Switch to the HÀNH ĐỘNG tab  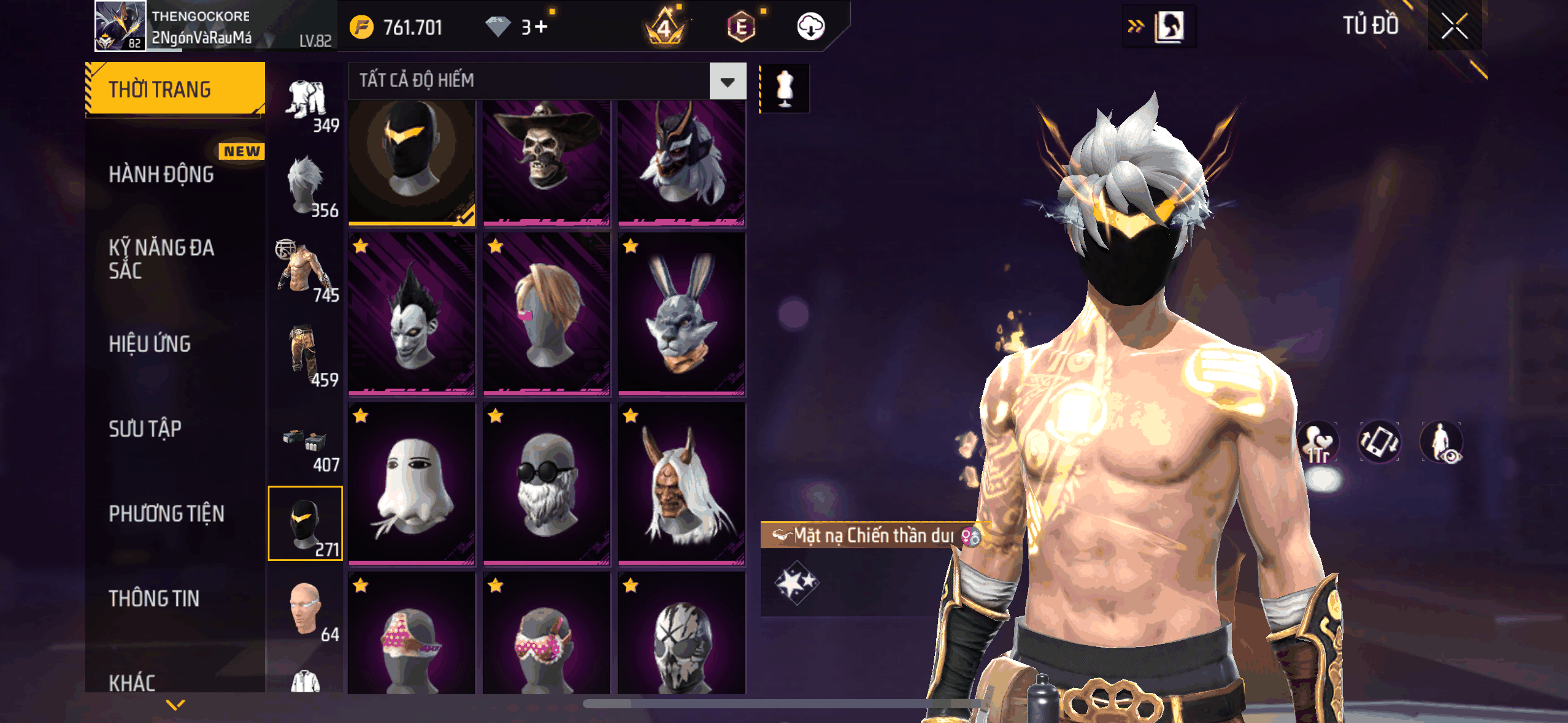(161, 175)
